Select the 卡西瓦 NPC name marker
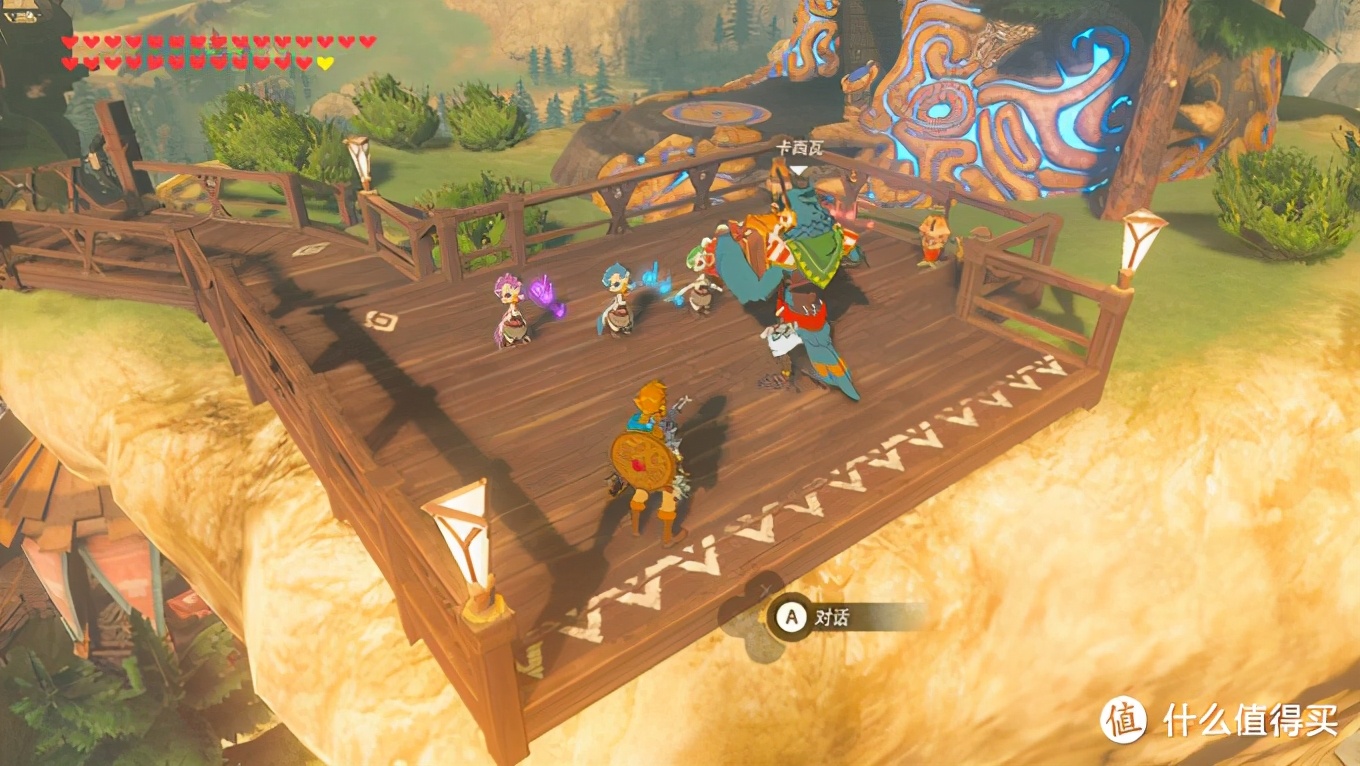Image resolution: width=1360 pixels, height=766 pixels. (799, 148)
